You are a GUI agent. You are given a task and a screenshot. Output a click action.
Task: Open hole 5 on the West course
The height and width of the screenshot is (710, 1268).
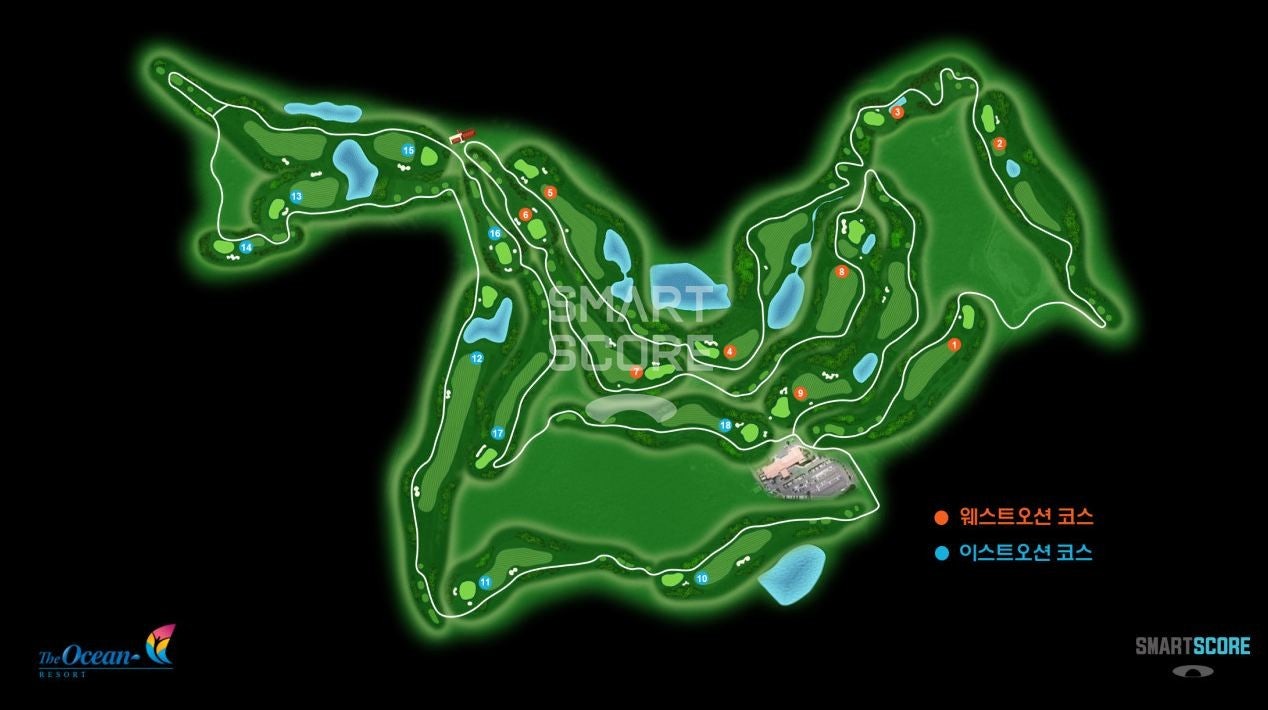pos(549,192)
